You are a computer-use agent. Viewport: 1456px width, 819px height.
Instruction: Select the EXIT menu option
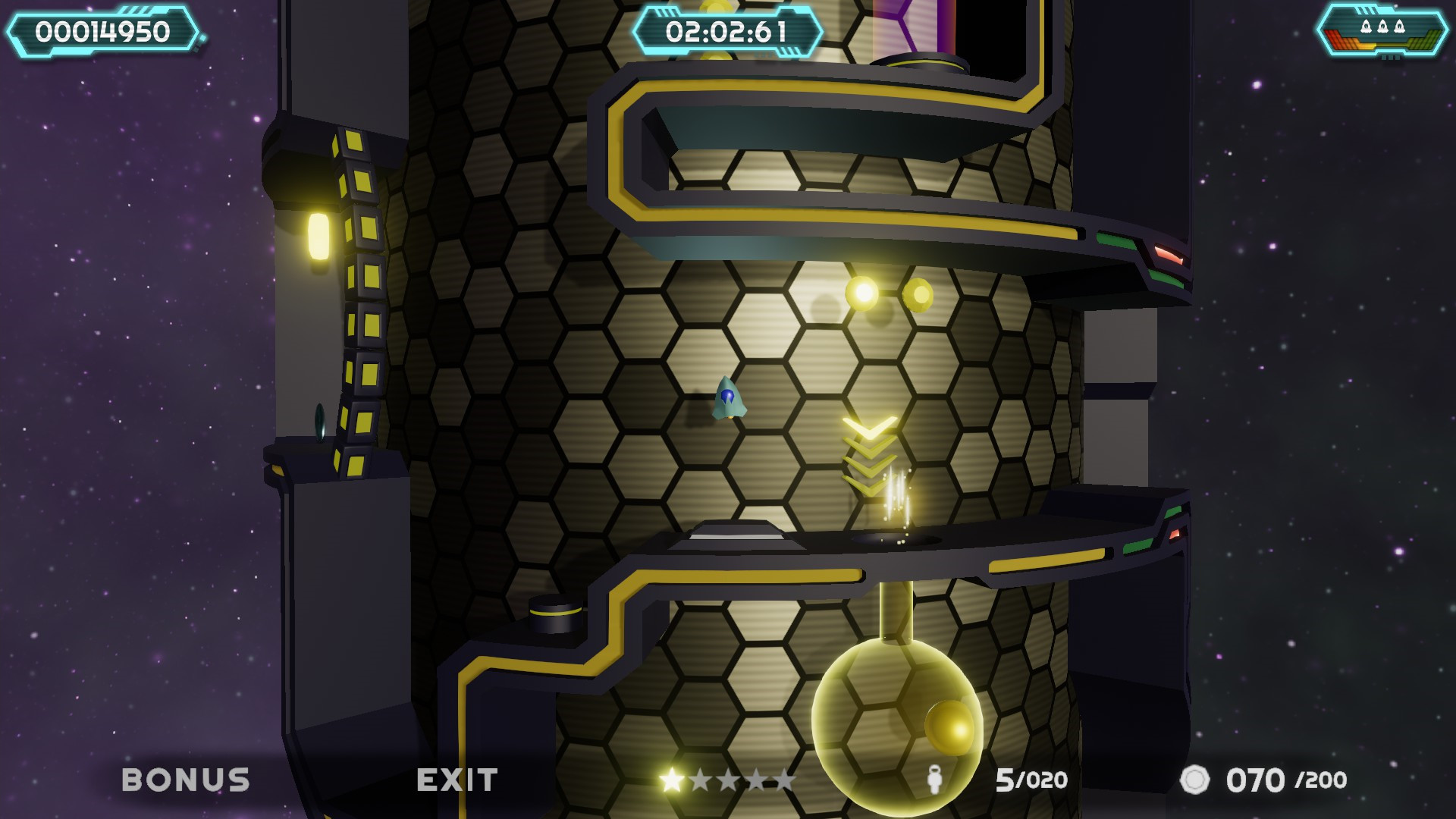coord(458,778)
